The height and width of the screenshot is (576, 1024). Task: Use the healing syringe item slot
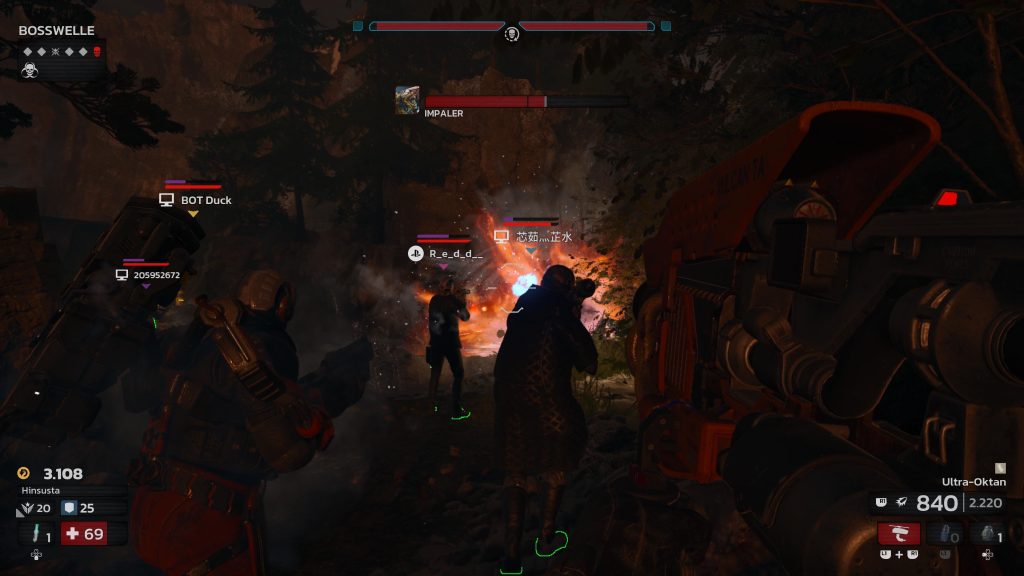coord(36,534)
